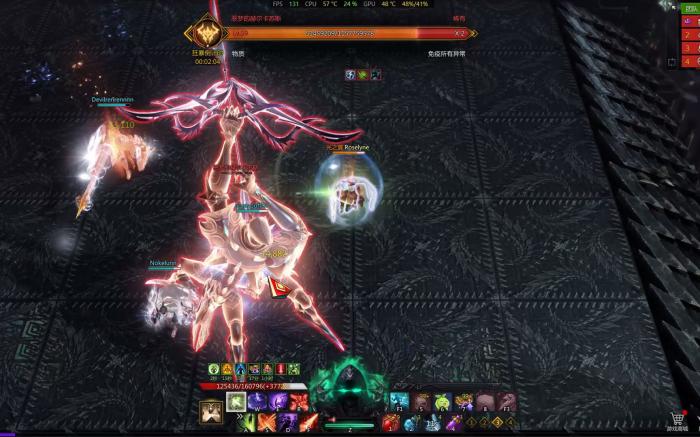
Task: Select party member row number 4
Action: coord(690,62)
